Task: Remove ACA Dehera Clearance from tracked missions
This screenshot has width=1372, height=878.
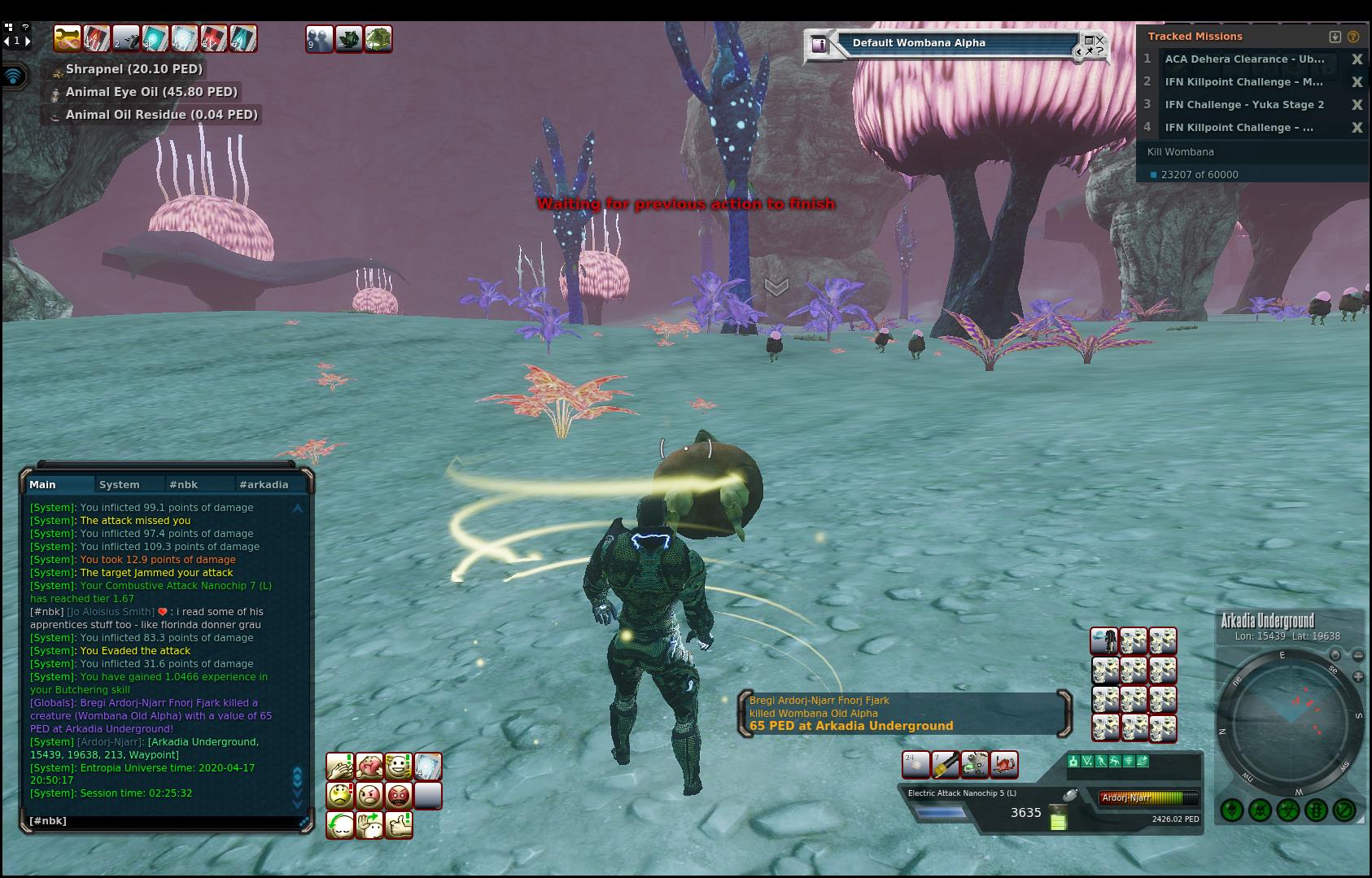Action: point(1357,59)
